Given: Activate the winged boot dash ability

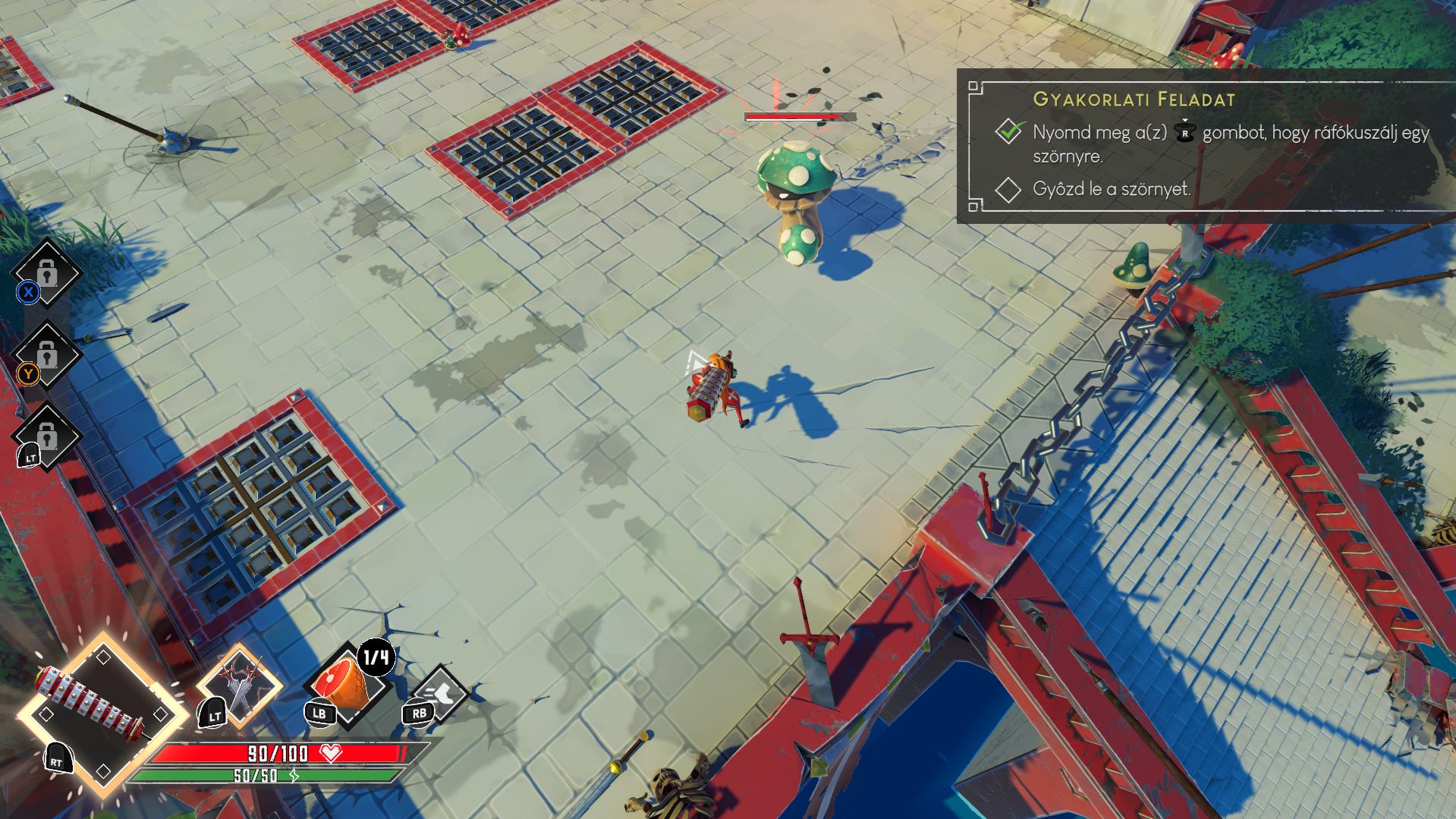Looking at the screenshot, I should (x=442, y=692).
